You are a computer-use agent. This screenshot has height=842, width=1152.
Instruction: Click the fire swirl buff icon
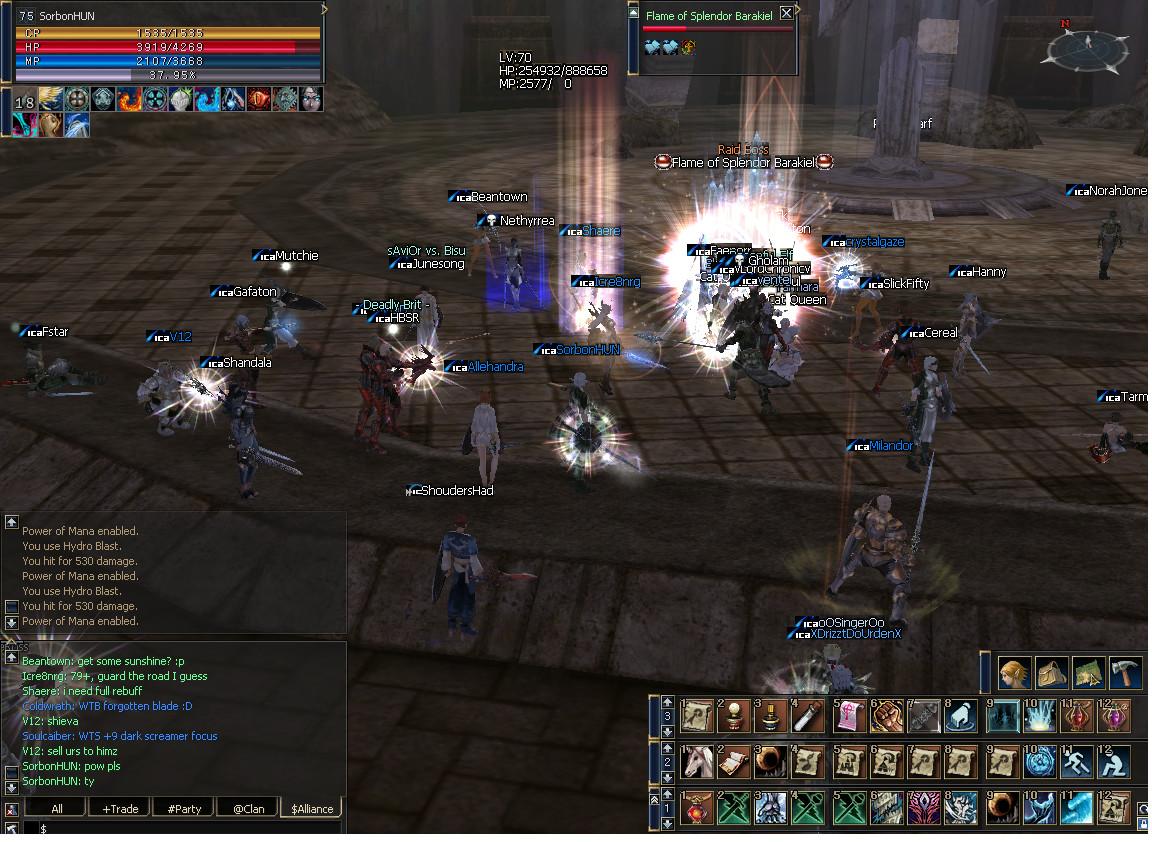click(130, 99)
